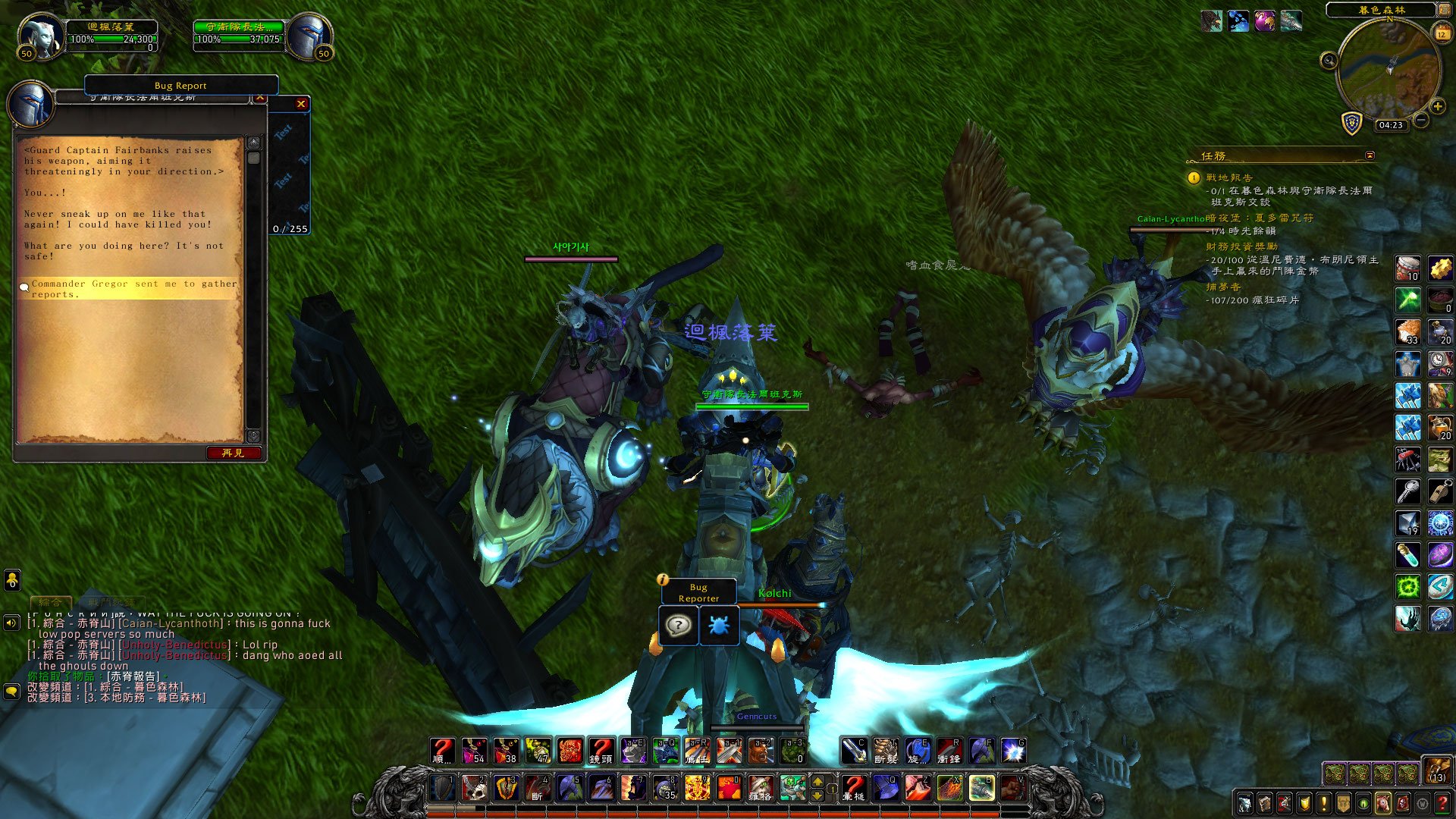Click the question speech bubble feedback icon

coord(678,626)
